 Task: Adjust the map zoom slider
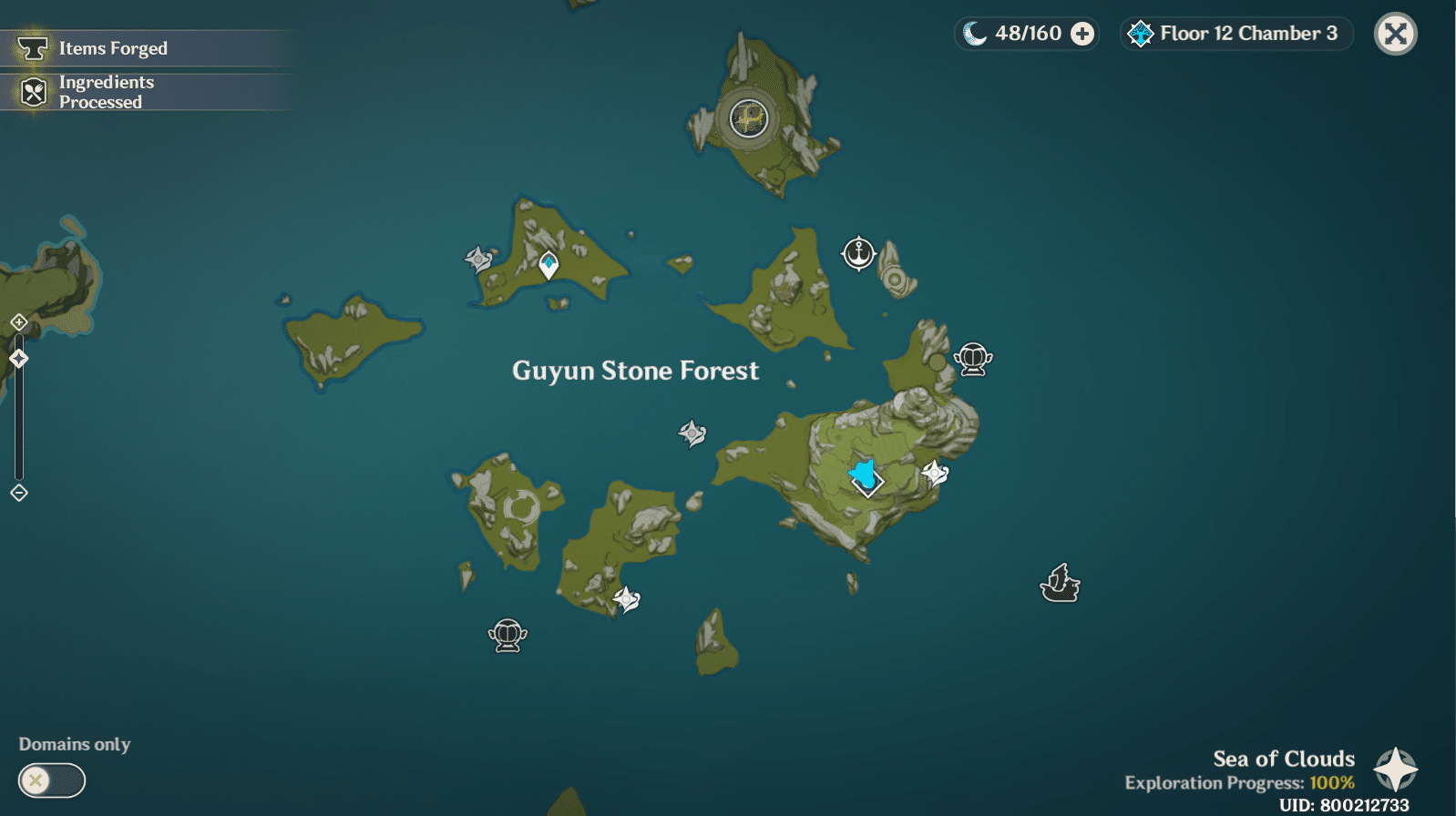[17, 358]
